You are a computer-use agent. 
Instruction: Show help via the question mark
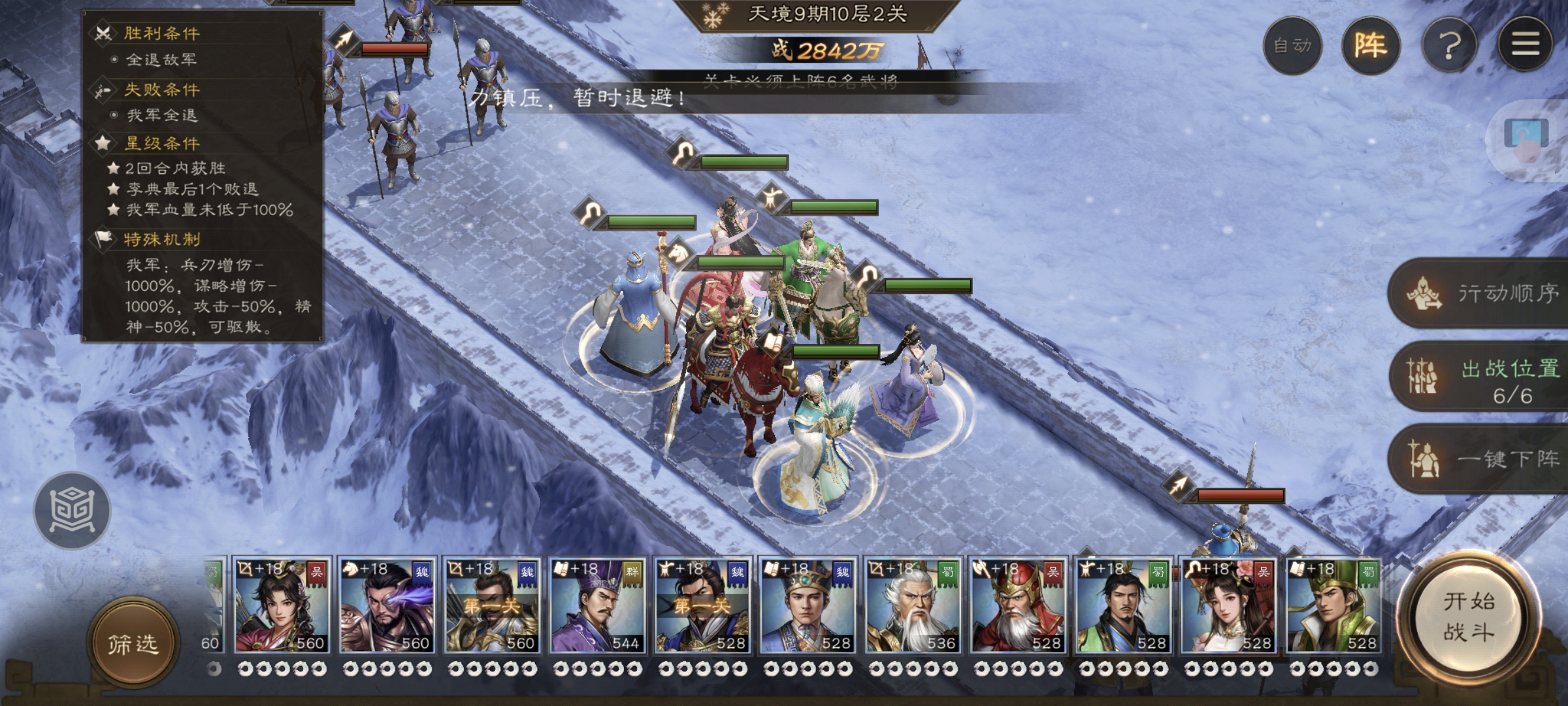1449,46
